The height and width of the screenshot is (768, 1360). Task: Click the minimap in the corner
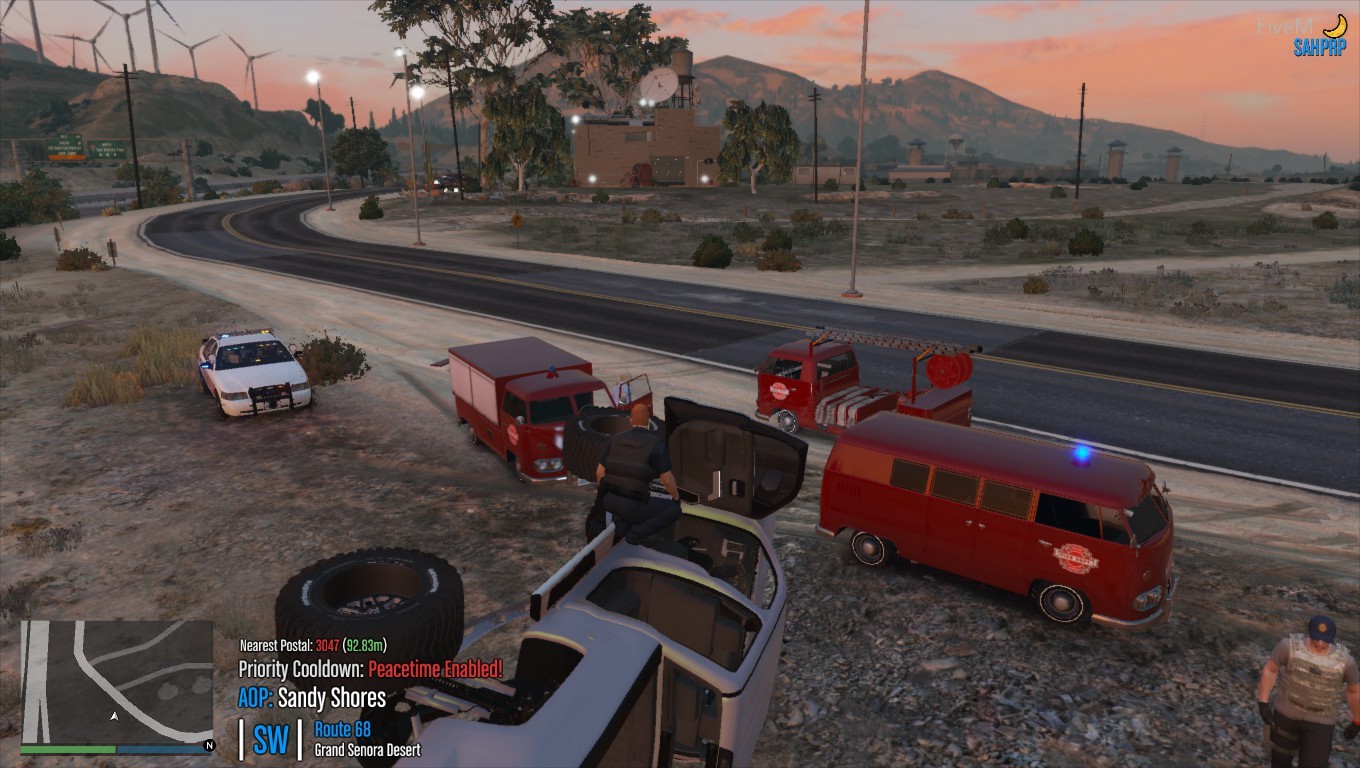[116, 681]
